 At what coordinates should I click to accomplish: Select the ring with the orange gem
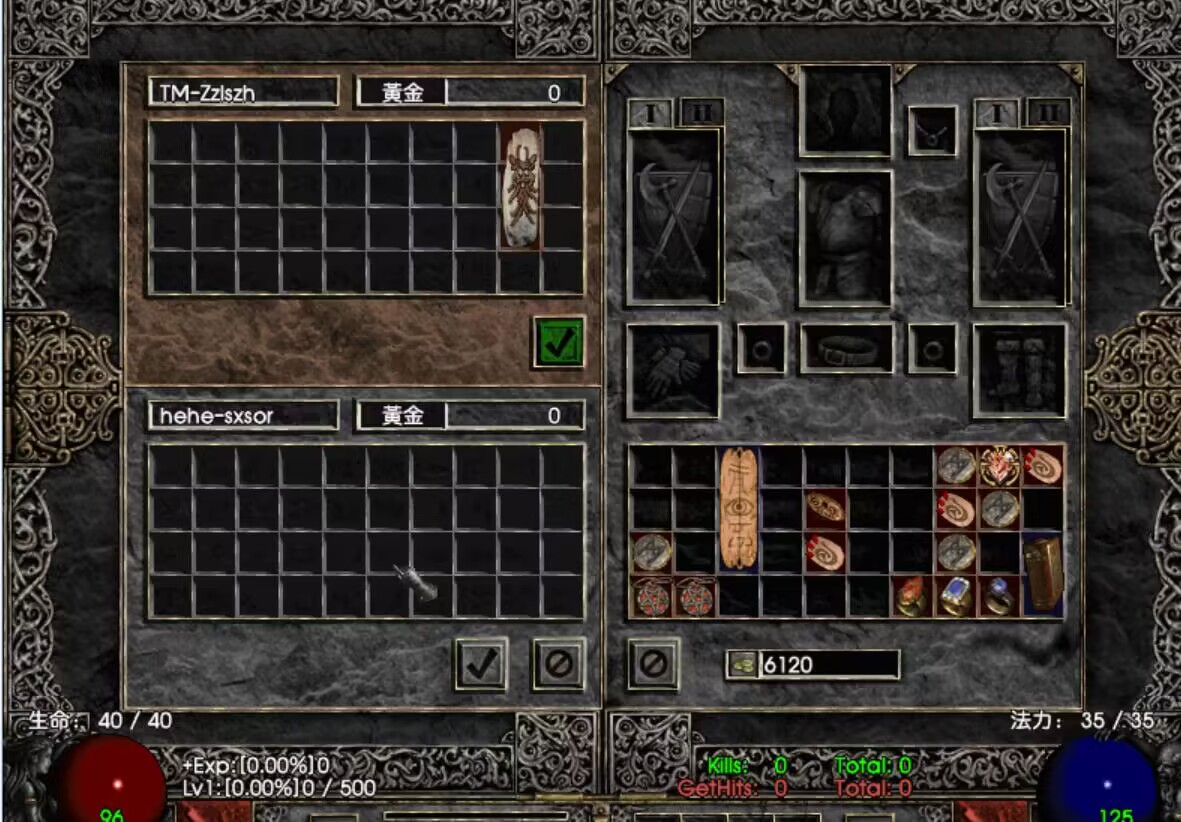910,597
